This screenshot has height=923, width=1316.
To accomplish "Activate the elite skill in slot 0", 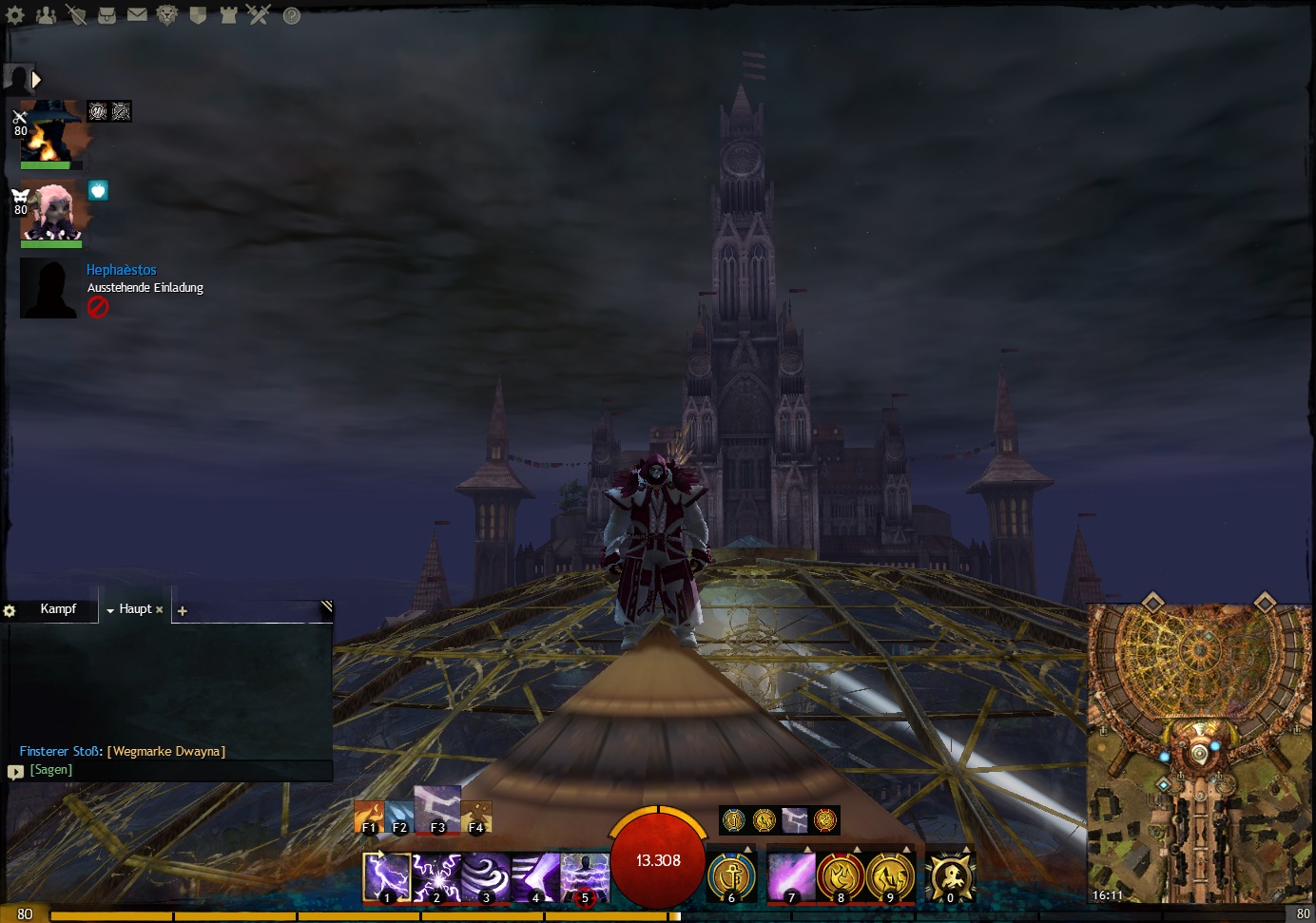I will pos(950,875).
